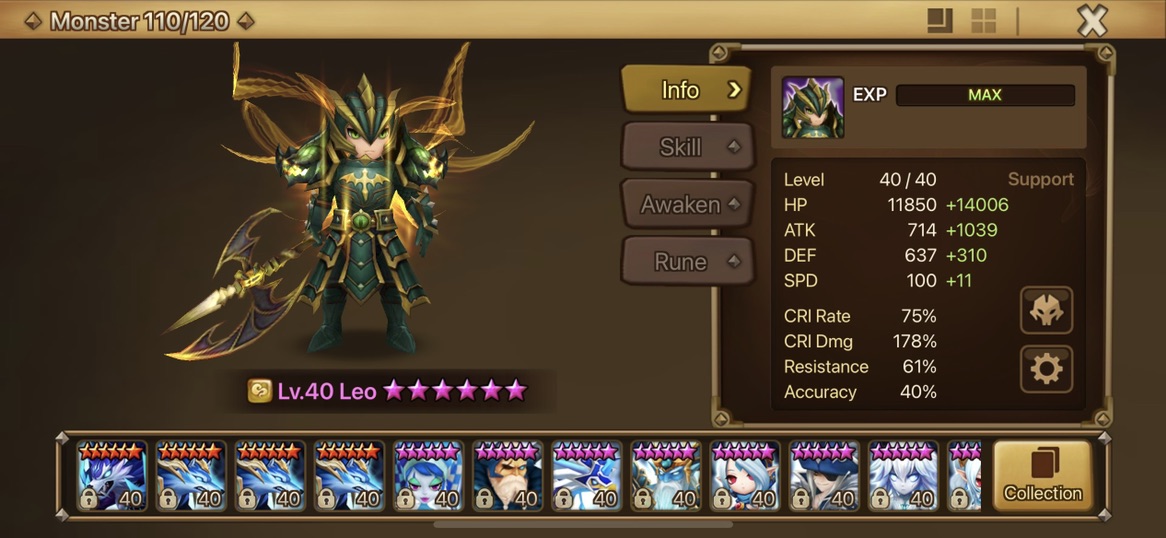1166x538 pixels.
Task: Switch to the Skill tab
Action: (684, 147)
